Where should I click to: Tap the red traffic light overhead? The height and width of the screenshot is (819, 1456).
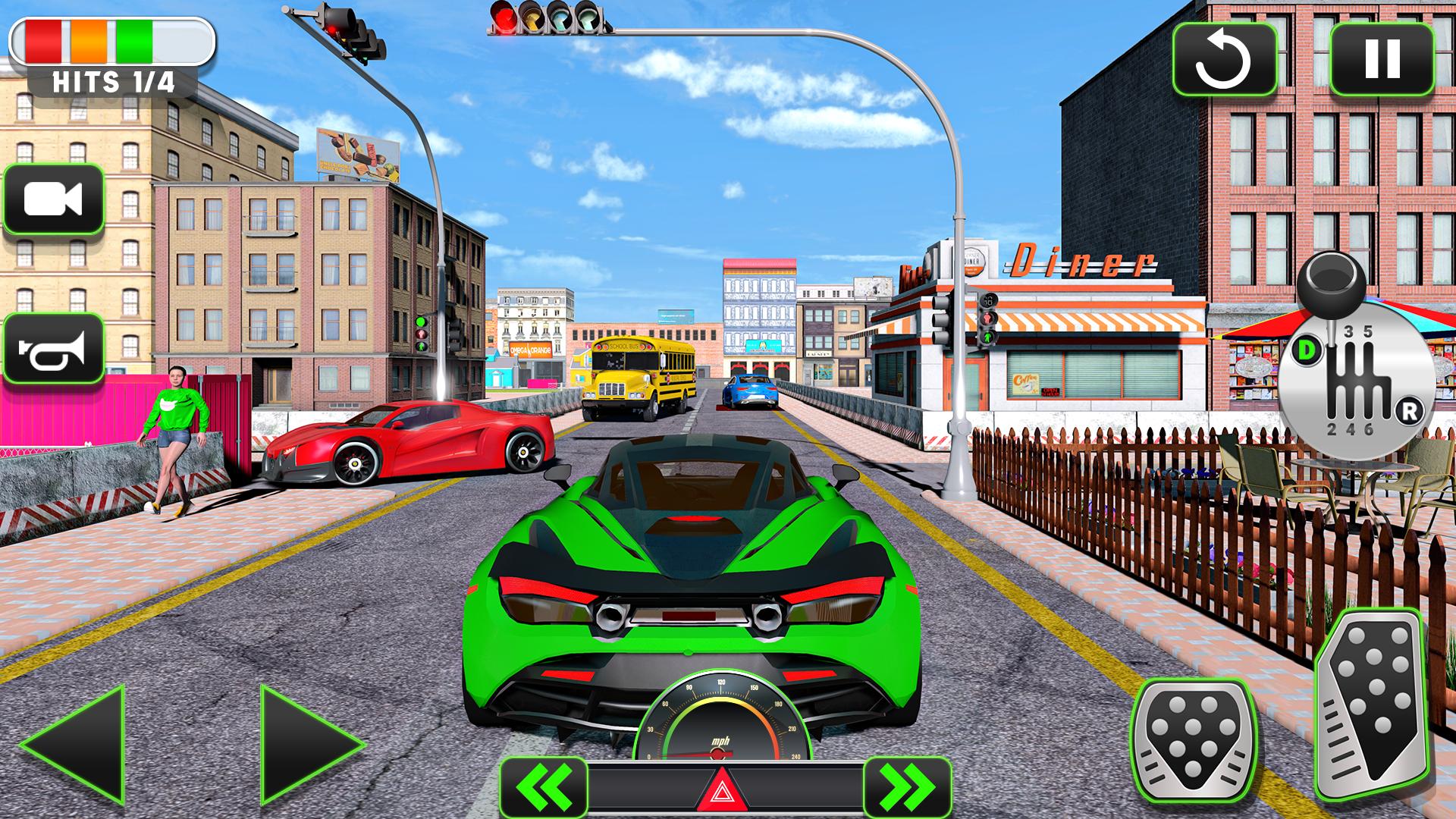click(503, 17)
